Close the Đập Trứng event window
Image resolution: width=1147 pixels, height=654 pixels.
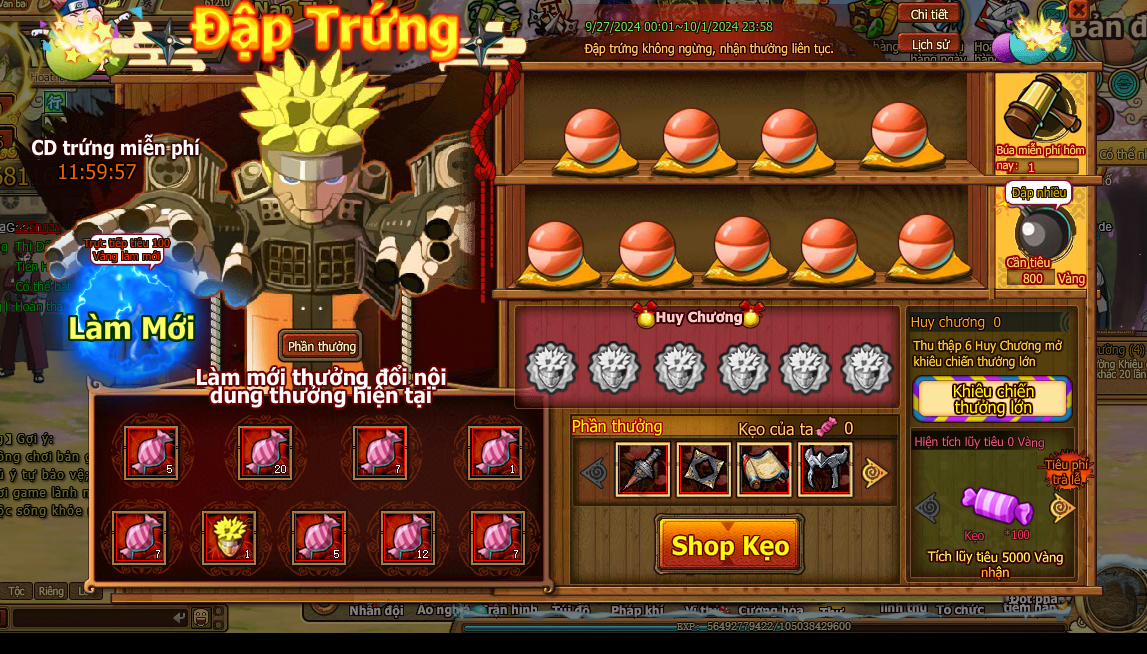point(1078,10)
